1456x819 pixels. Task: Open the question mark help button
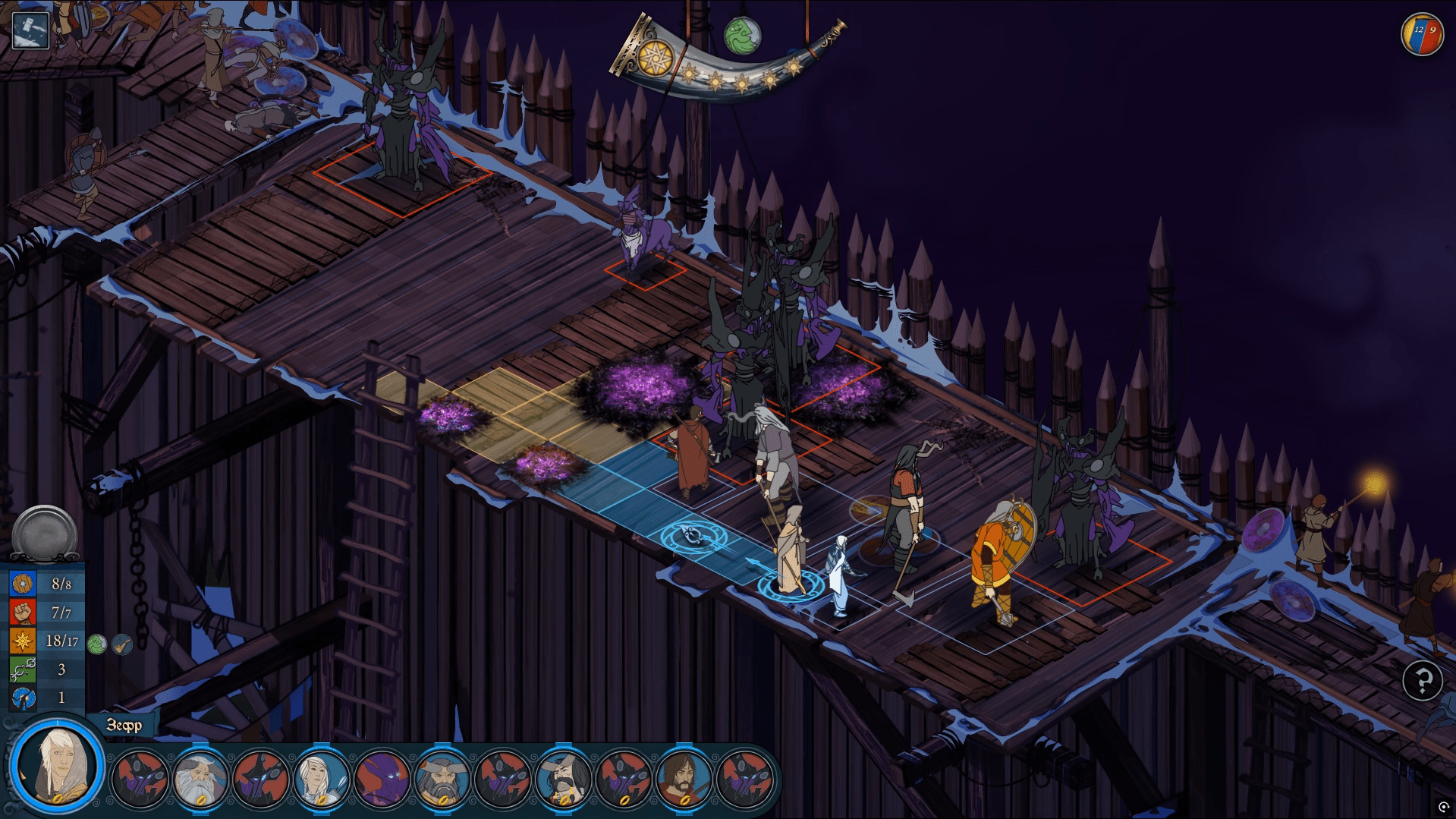[1422, 680]
